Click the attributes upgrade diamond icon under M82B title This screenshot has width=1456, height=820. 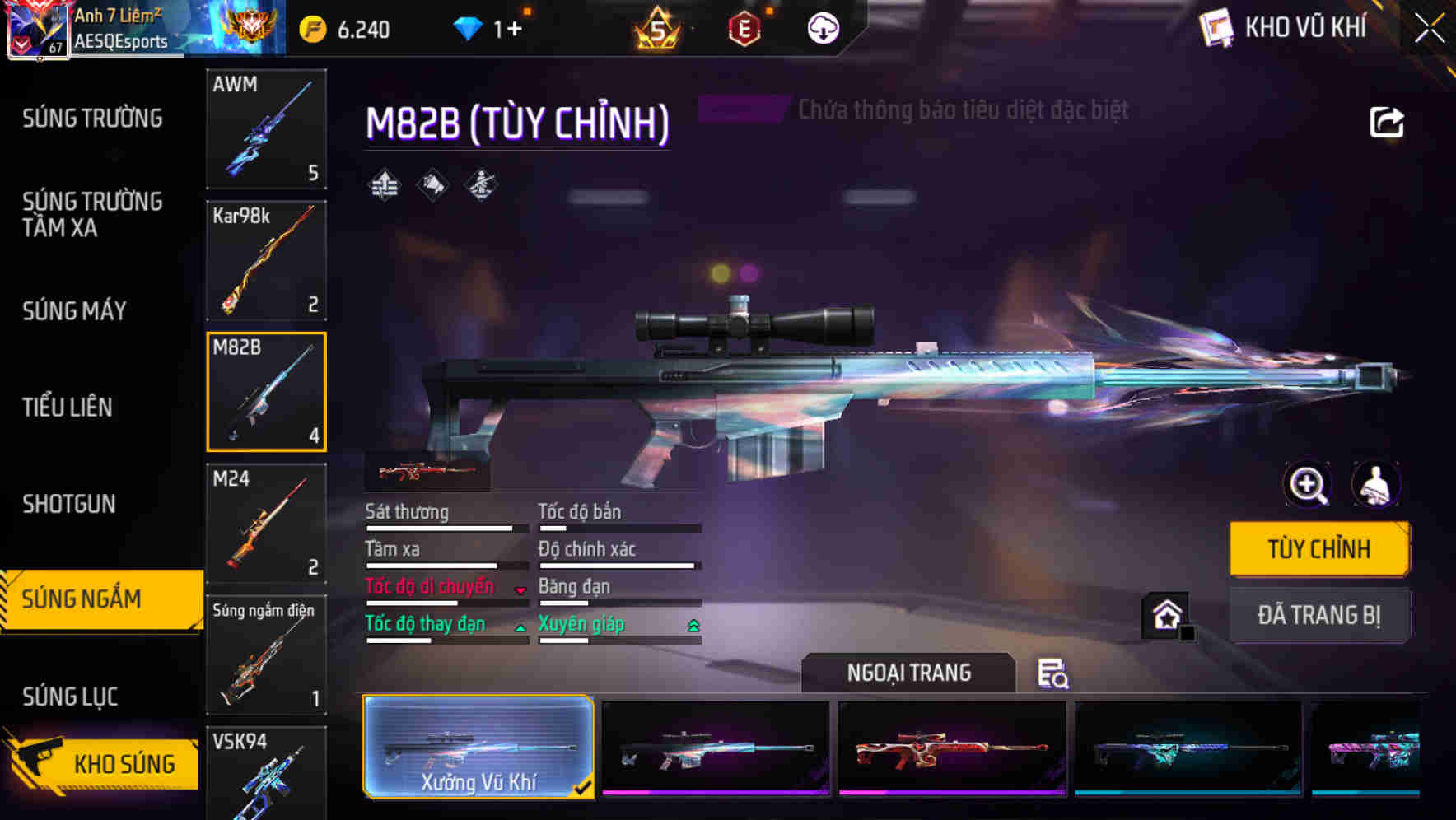pos(384,184)
